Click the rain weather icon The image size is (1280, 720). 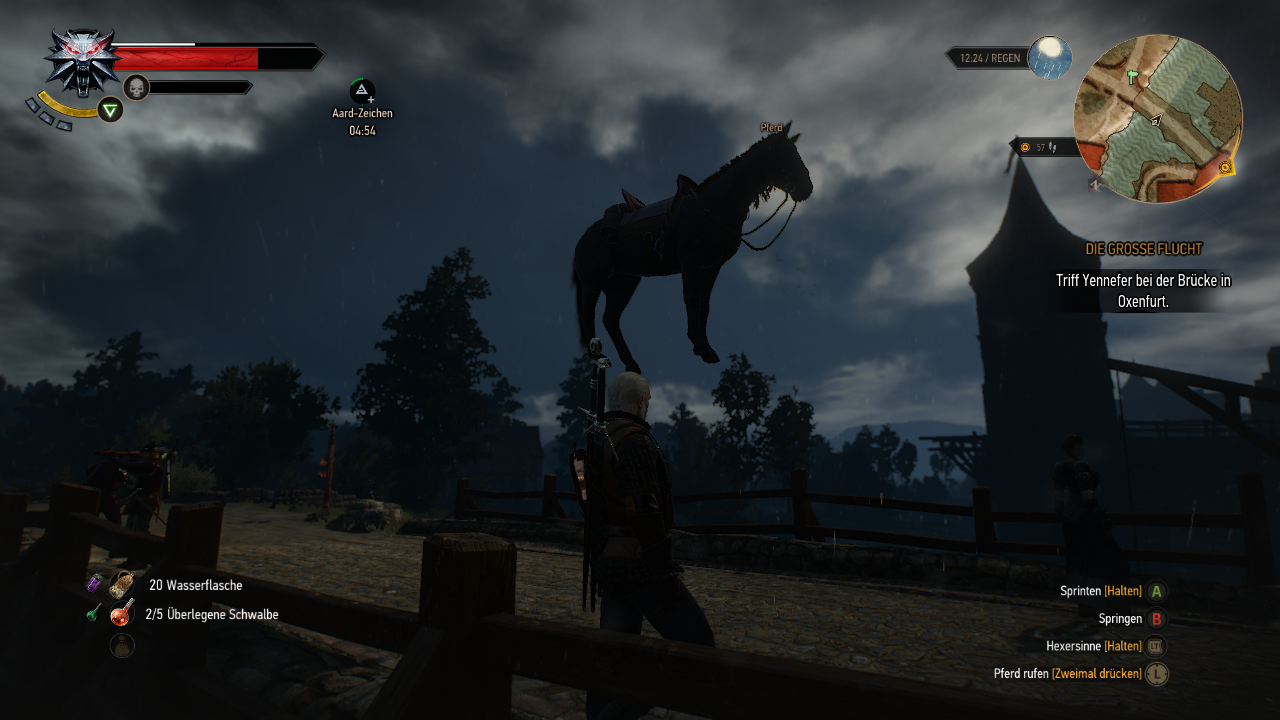[1049, 58]
